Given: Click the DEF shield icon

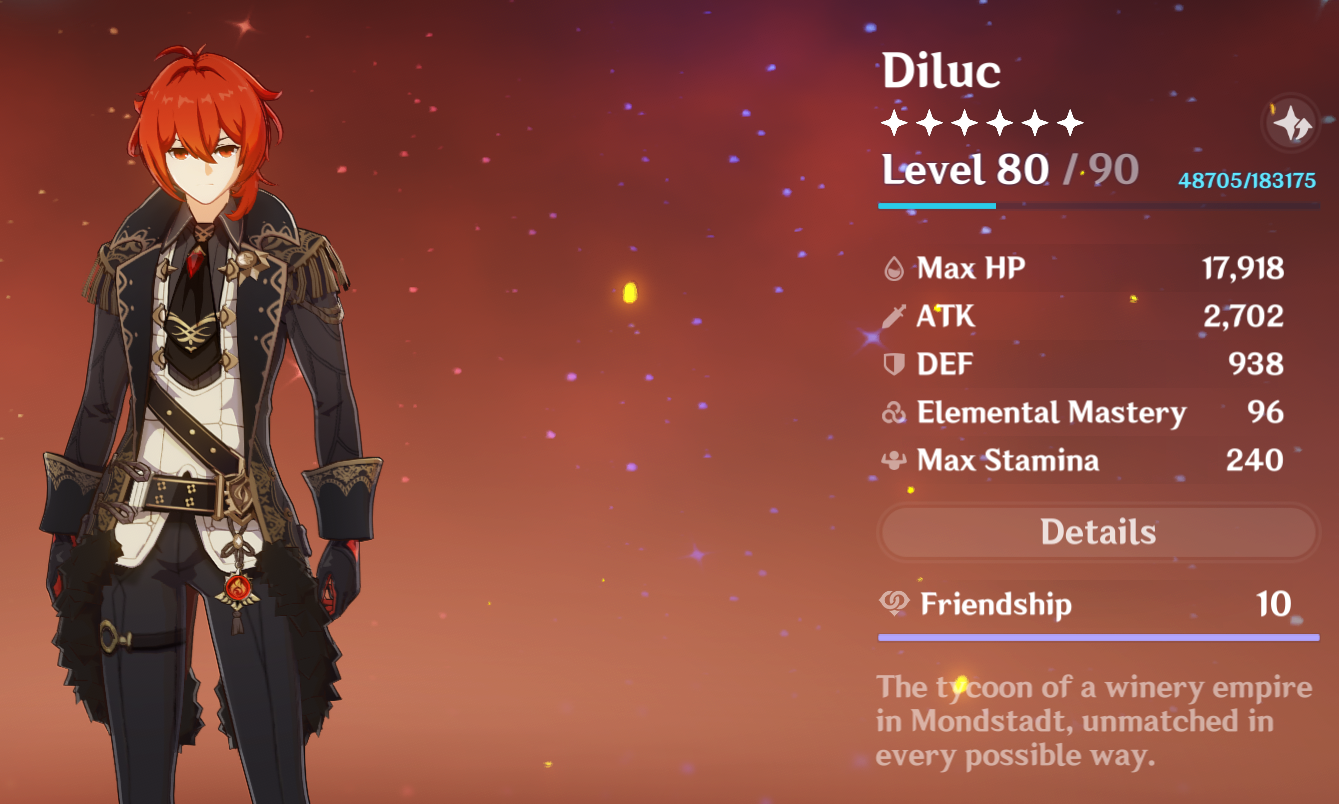Looking at the screenshot, I should [x=893, y=364].
